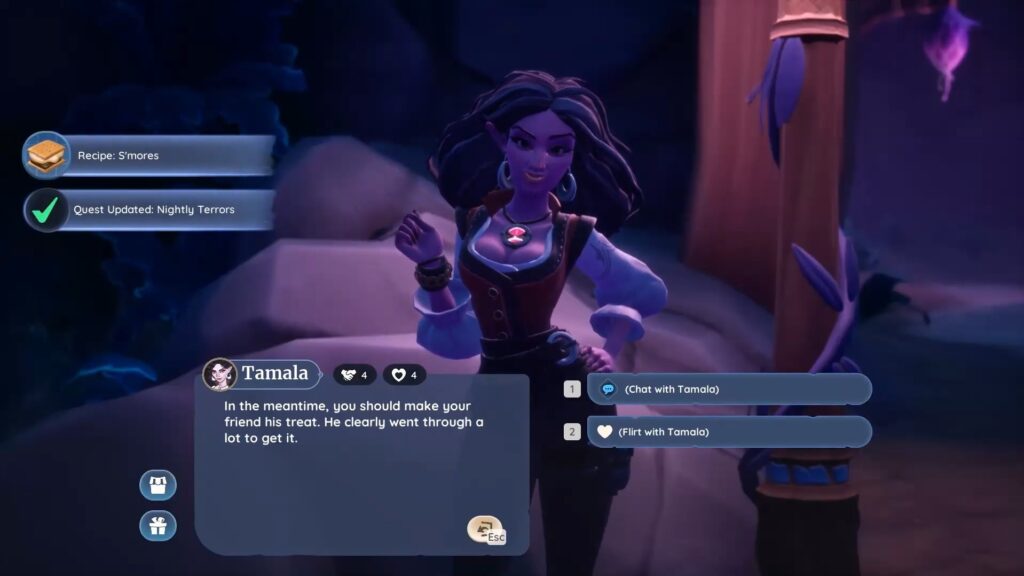Click the exit conversation button
Viewport: 1024px width, 576px height.
(x=486, y=530)
